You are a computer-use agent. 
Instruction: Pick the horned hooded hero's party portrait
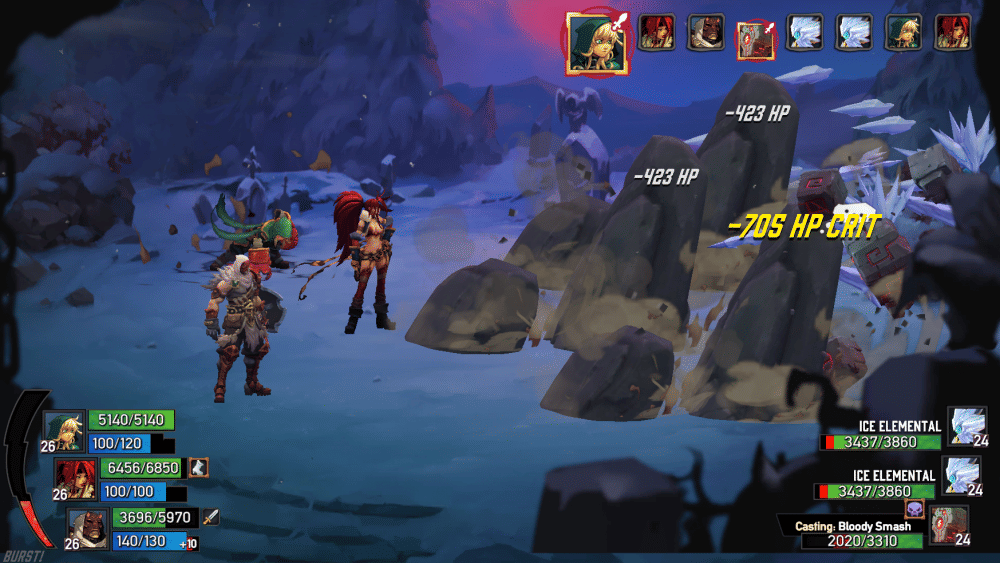coord(87,527)
